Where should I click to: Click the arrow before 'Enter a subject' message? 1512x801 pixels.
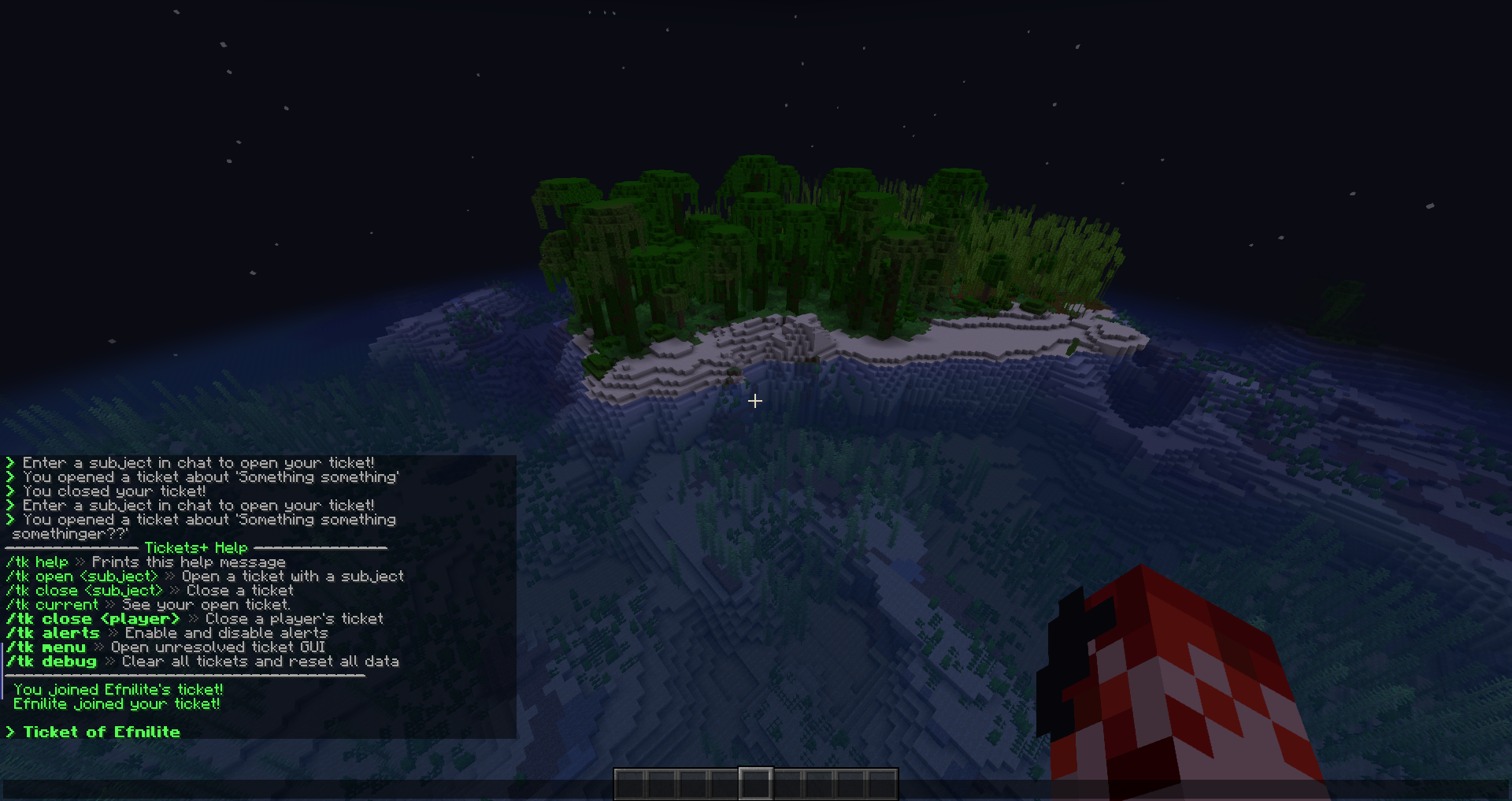coord(10,463)
